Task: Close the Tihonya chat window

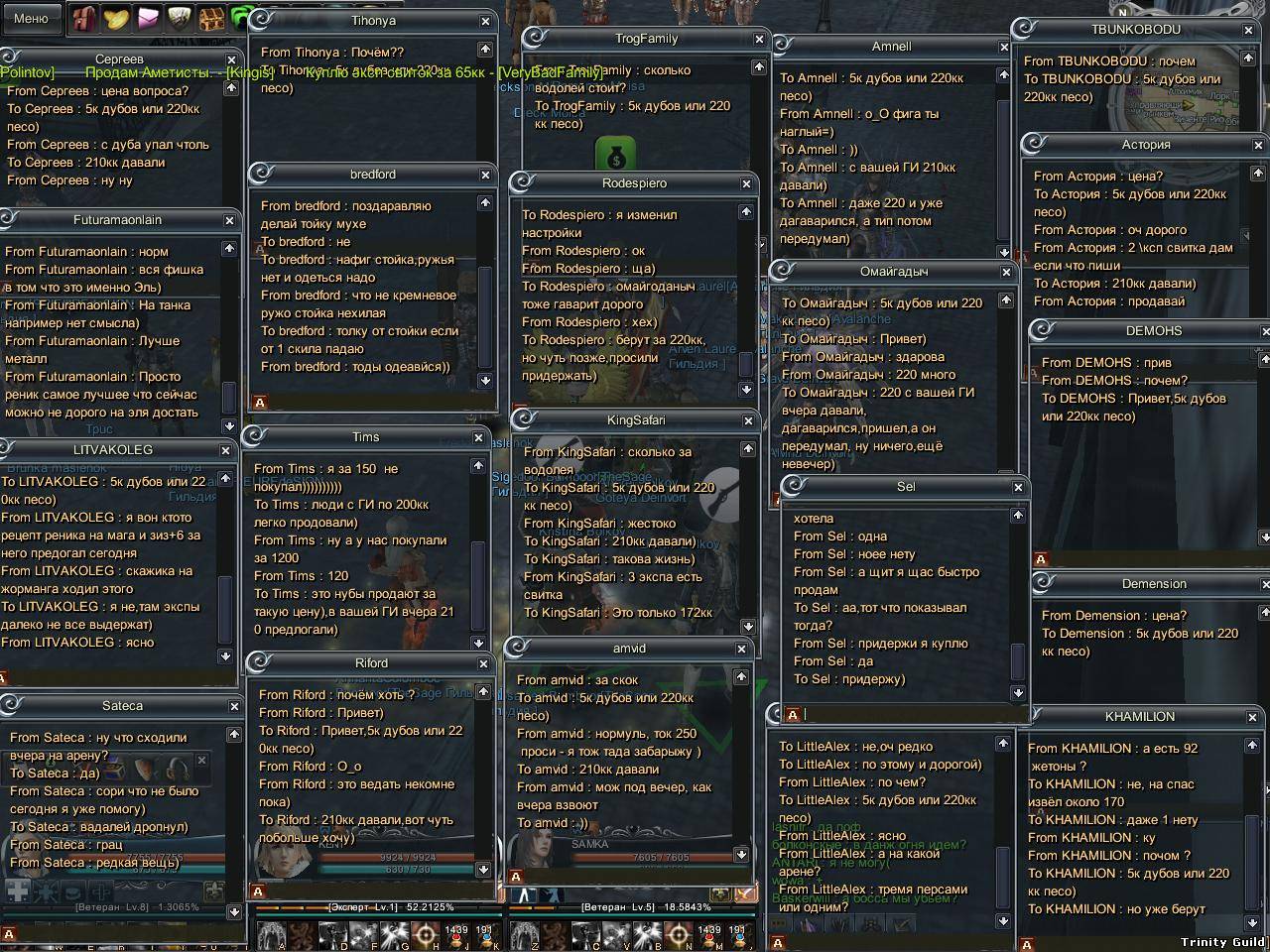Action: (x=485, y=21)
